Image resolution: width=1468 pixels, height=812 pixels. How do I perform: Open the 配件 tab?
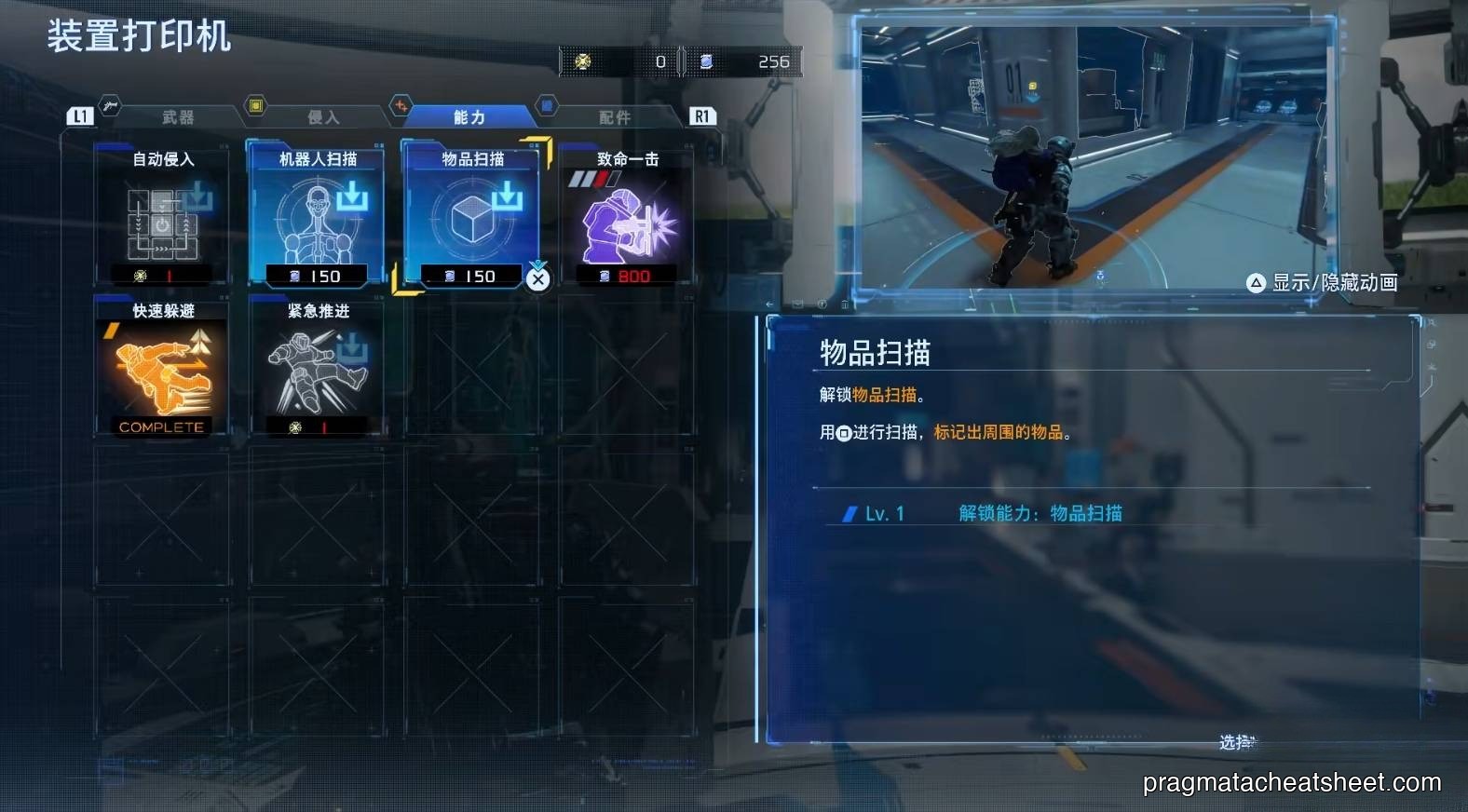615,115
